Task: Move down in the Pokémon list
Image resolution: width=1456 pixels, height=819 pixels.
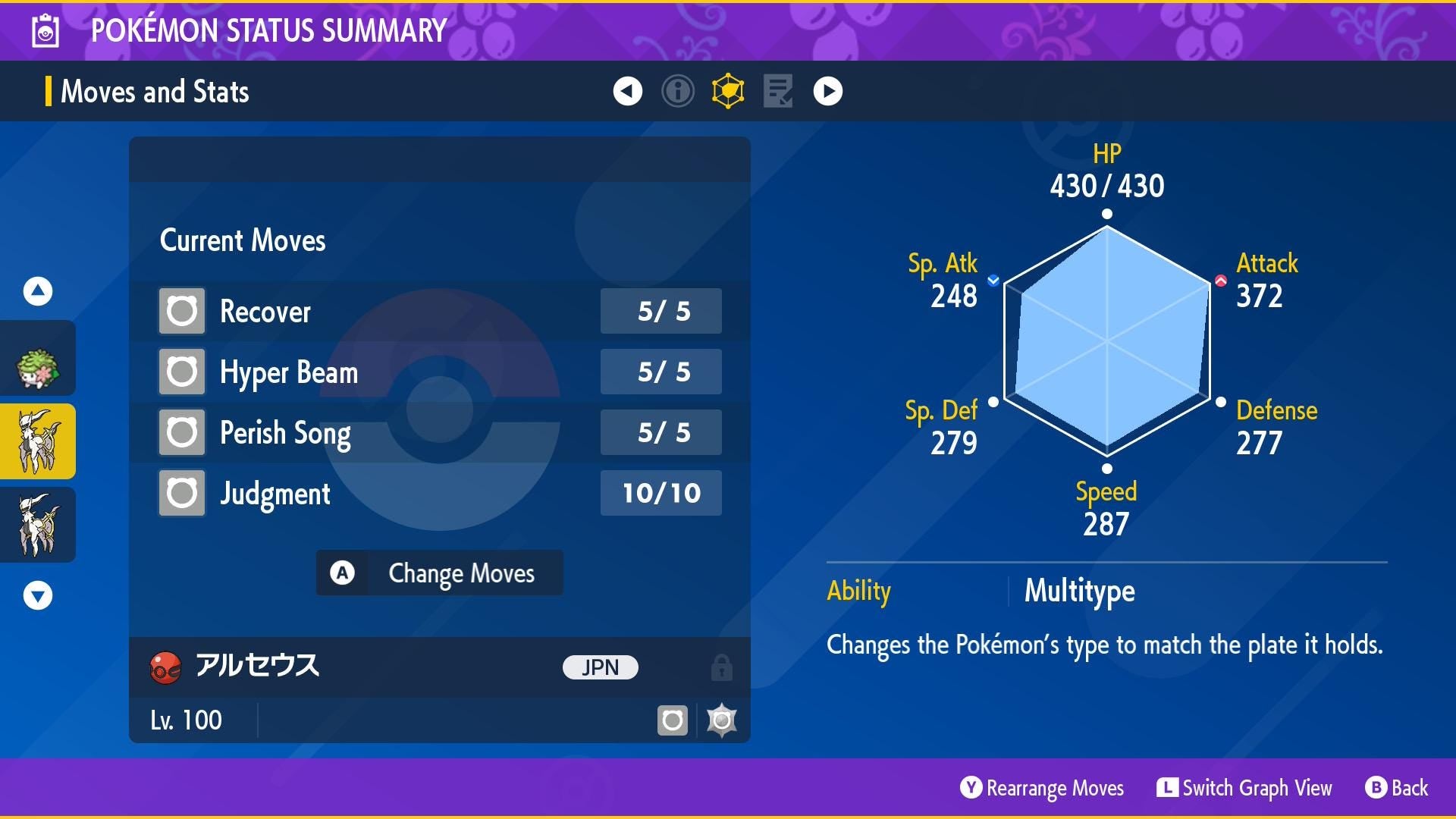Action: pyautogui.click(x=37, y=595)
